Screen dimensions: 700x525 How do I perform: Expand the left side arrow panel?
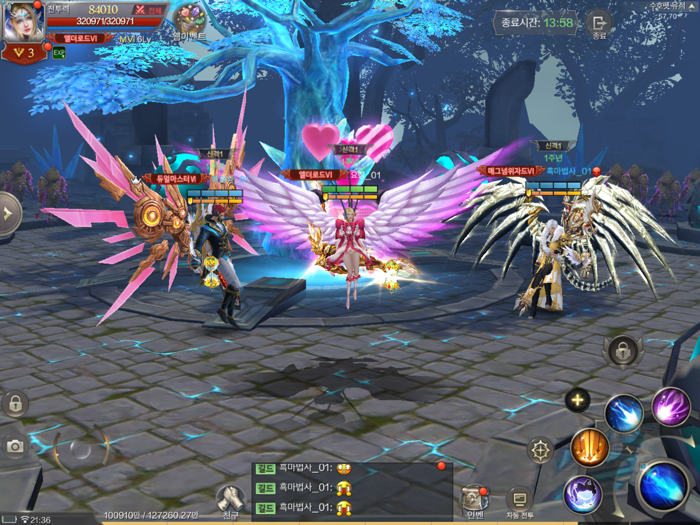9,213
